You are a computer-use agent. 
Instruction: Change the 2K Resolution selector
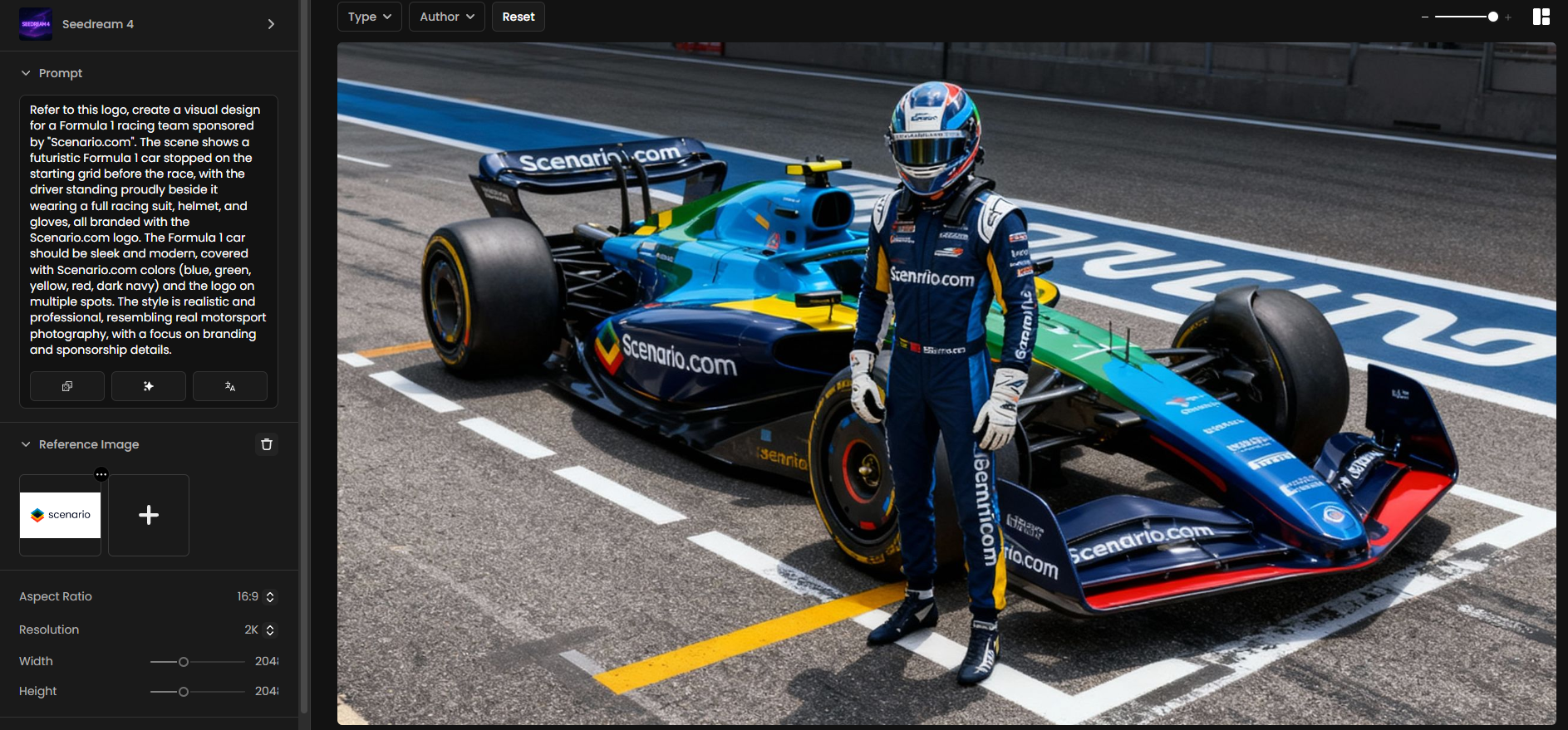259,630
